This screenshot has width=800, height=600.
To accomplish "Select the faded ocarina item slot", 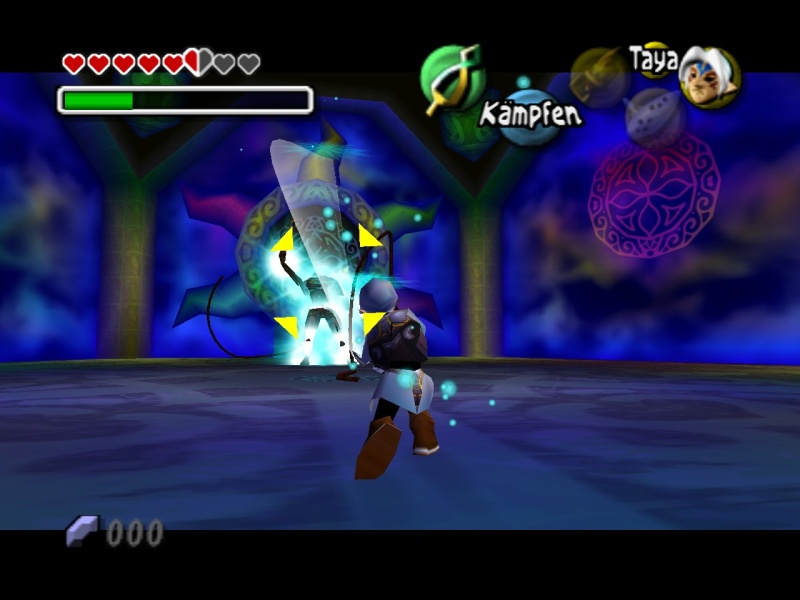I will (x=655, y=116).
